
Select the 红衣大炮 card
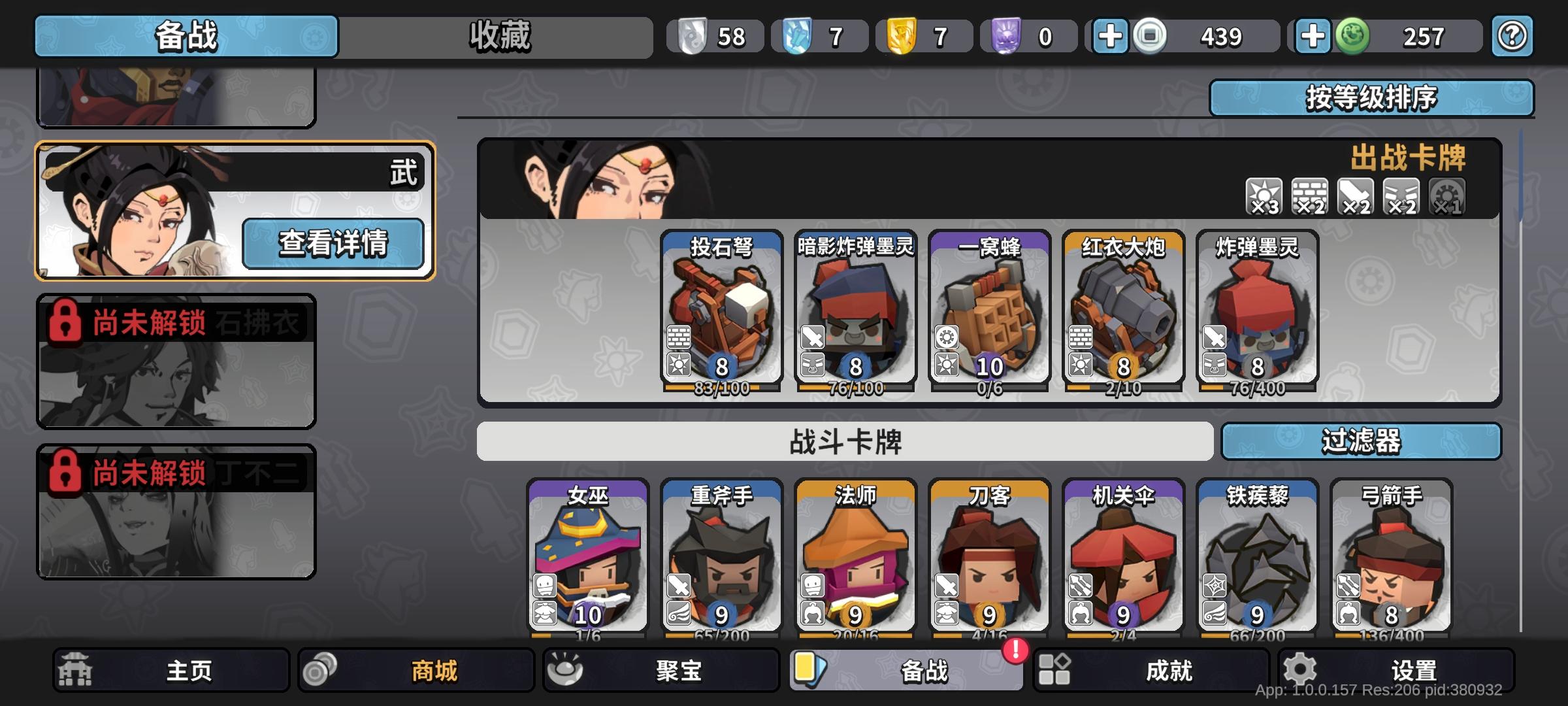click(x=1120, y=314)
